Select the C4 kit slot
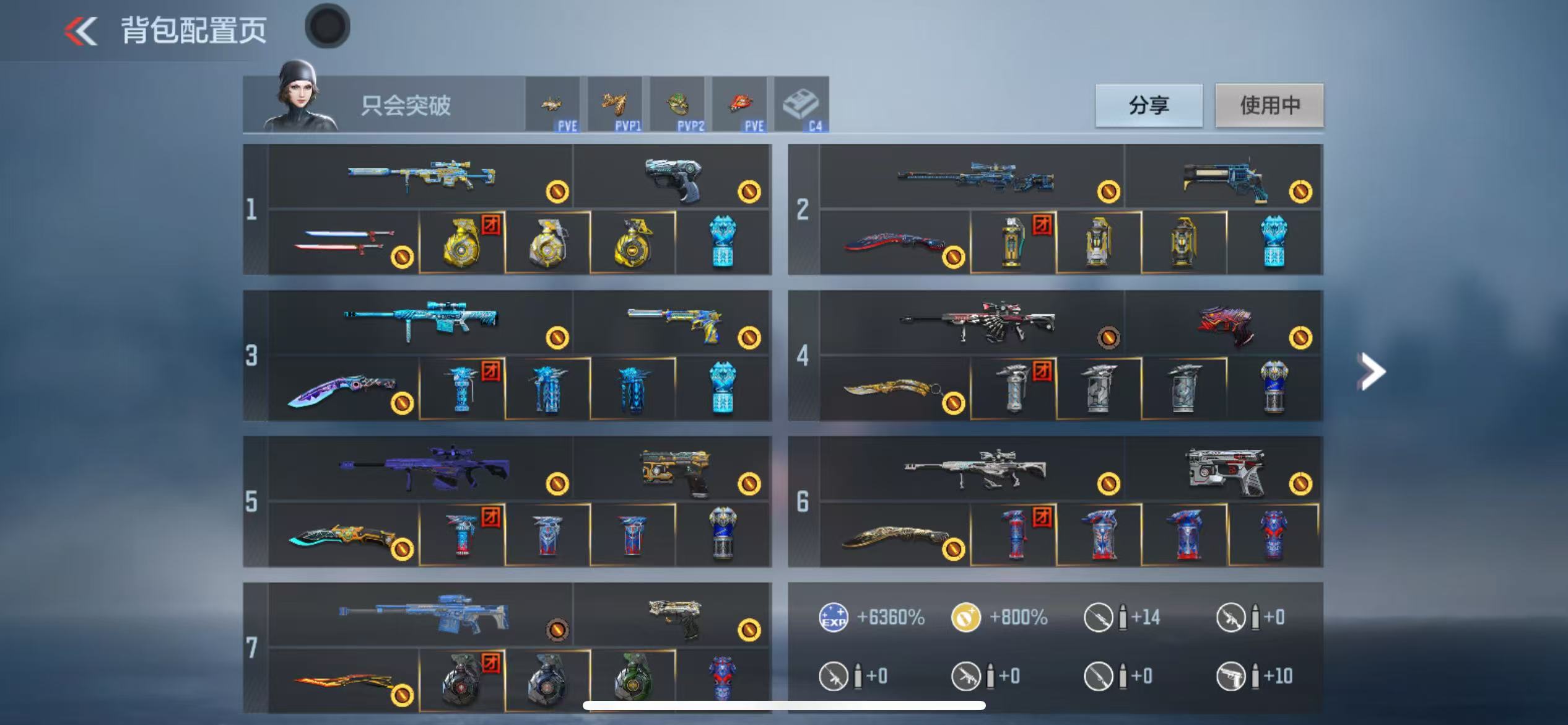The width and height of the screenshot is (1568, 725). (801, 105)
